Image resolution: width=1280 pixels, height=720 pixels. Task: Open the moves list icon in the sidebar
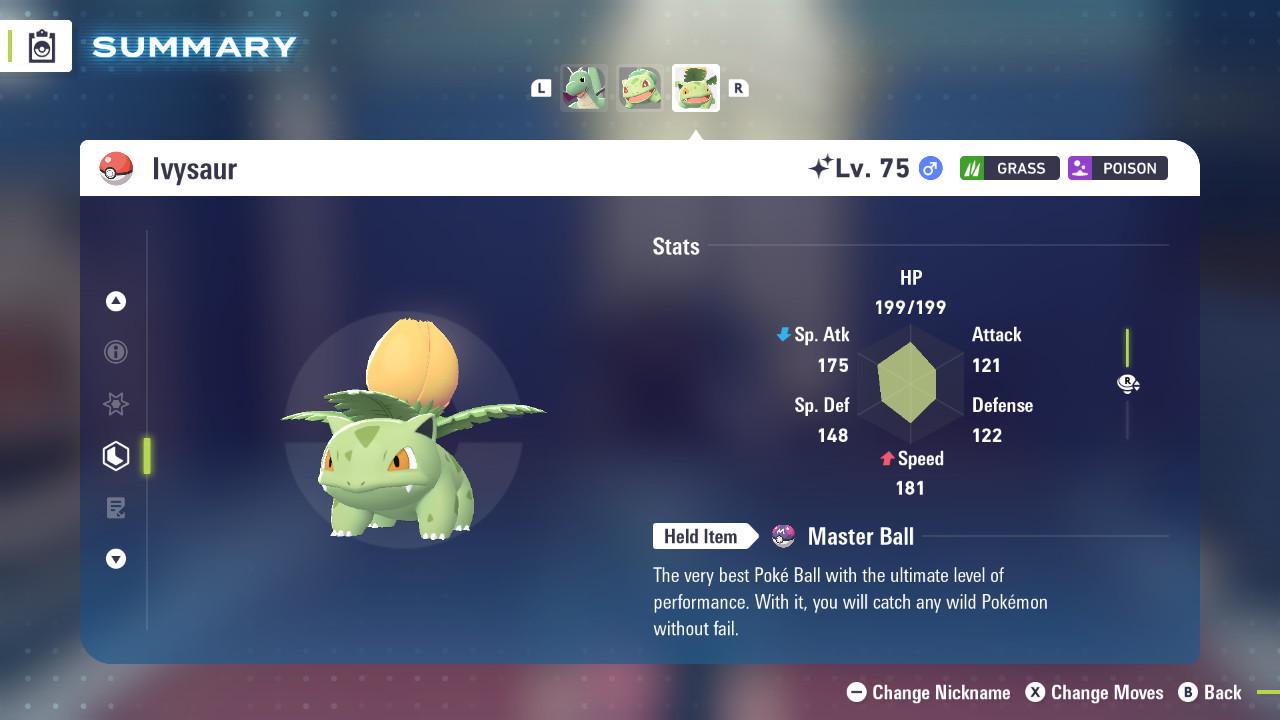click(x=116, y=508)
